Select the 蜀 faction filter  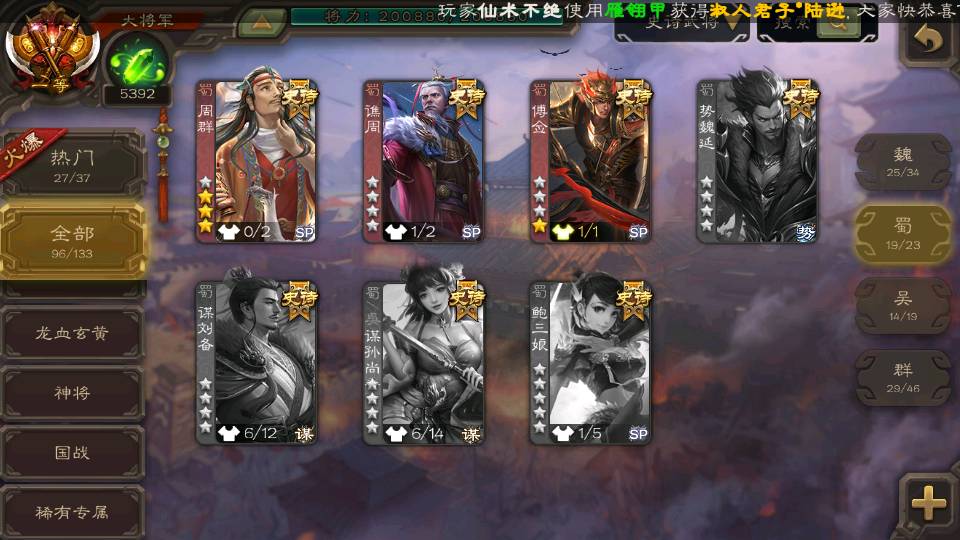click(x=903, y=234)
